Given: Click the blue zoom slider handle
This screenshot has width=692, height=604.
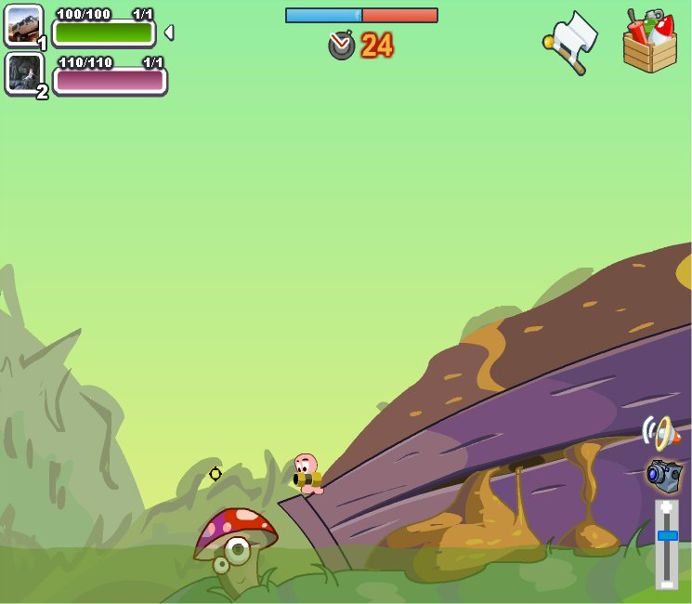Looking at the screenshot, I should click(x=667, y=536).
